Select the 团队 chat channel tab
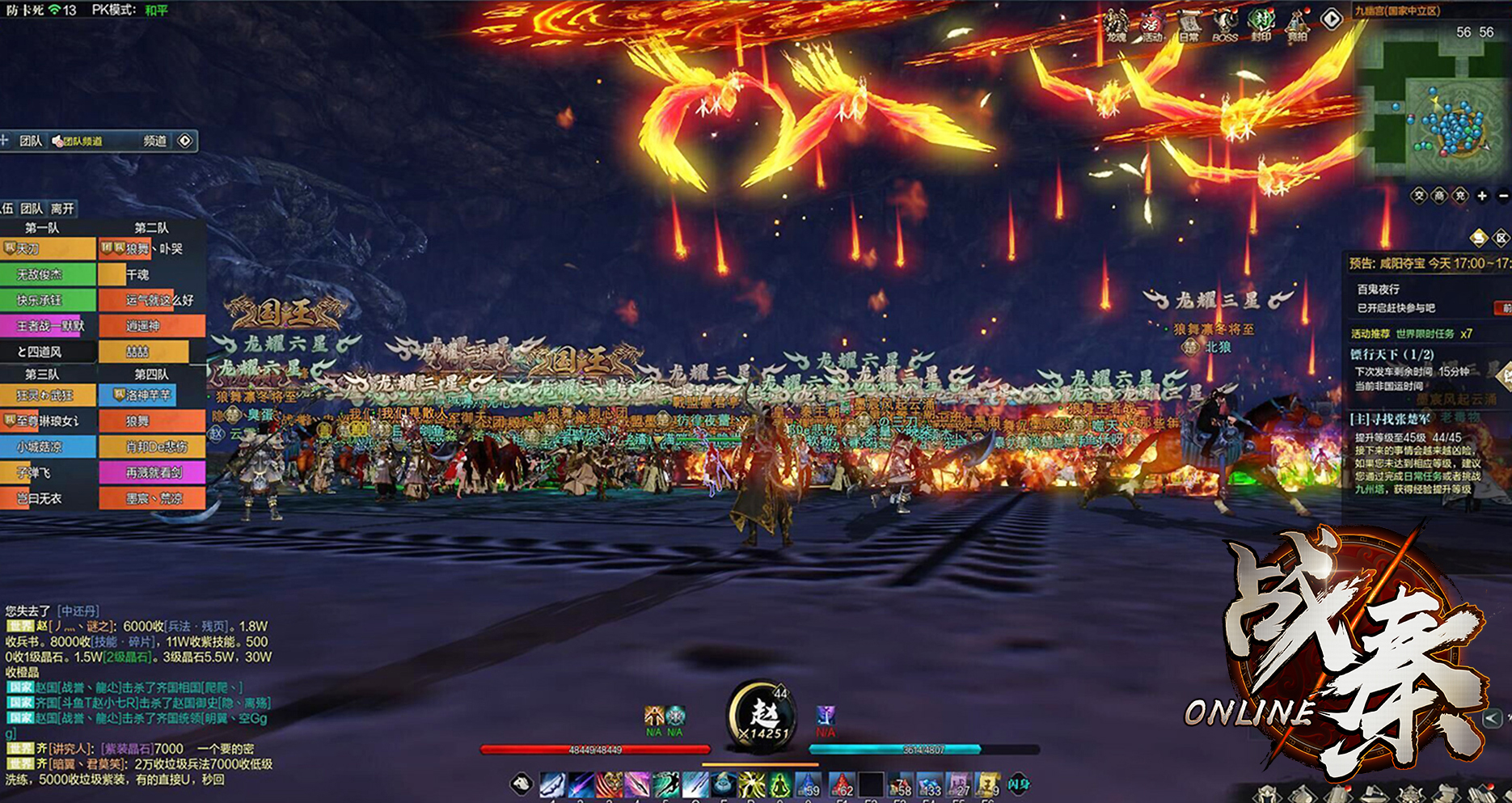The image size is (1512, 803). click(31, 141)
